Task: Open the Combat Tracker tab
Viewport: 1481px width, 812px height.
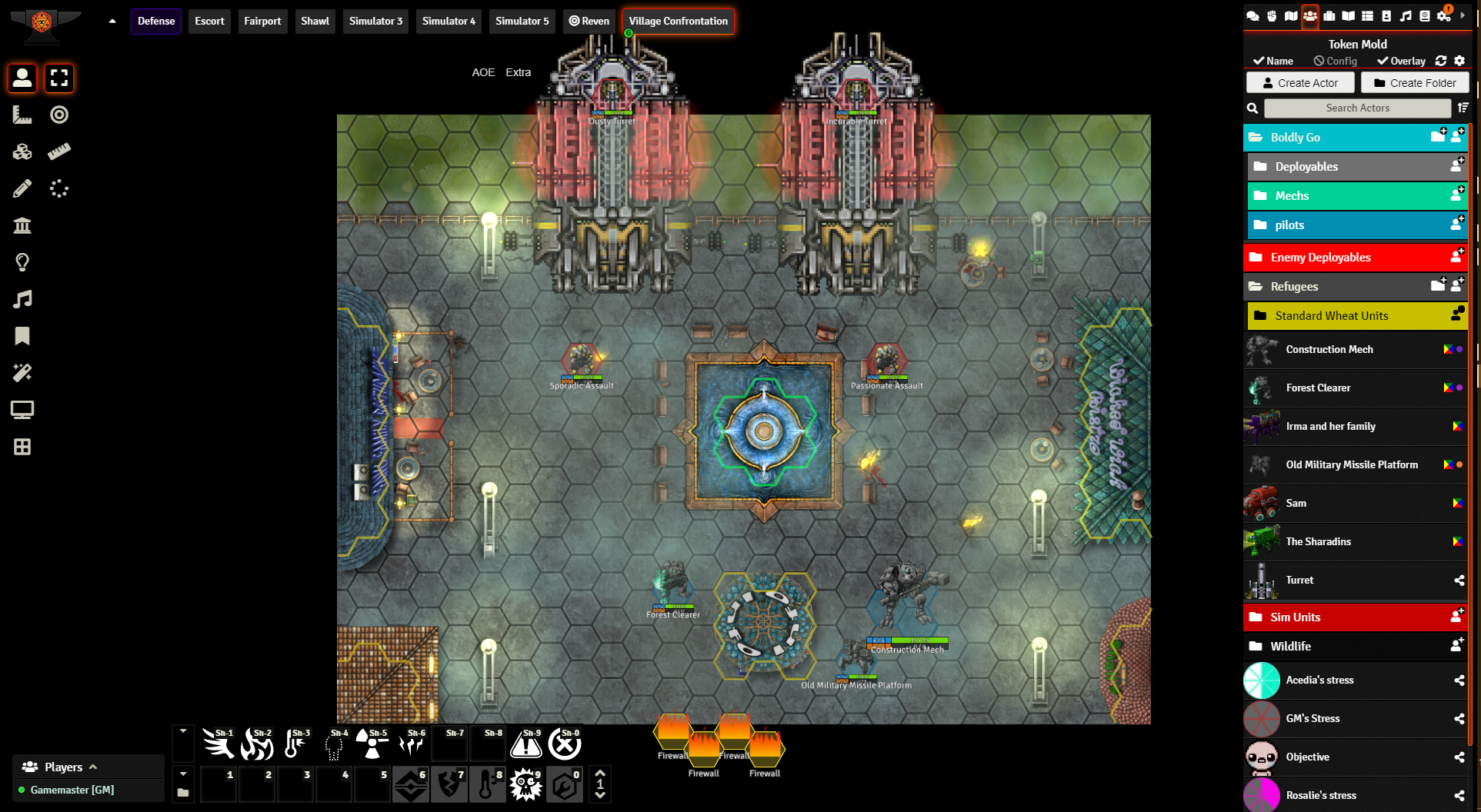Action: (x=1272, y=15)
